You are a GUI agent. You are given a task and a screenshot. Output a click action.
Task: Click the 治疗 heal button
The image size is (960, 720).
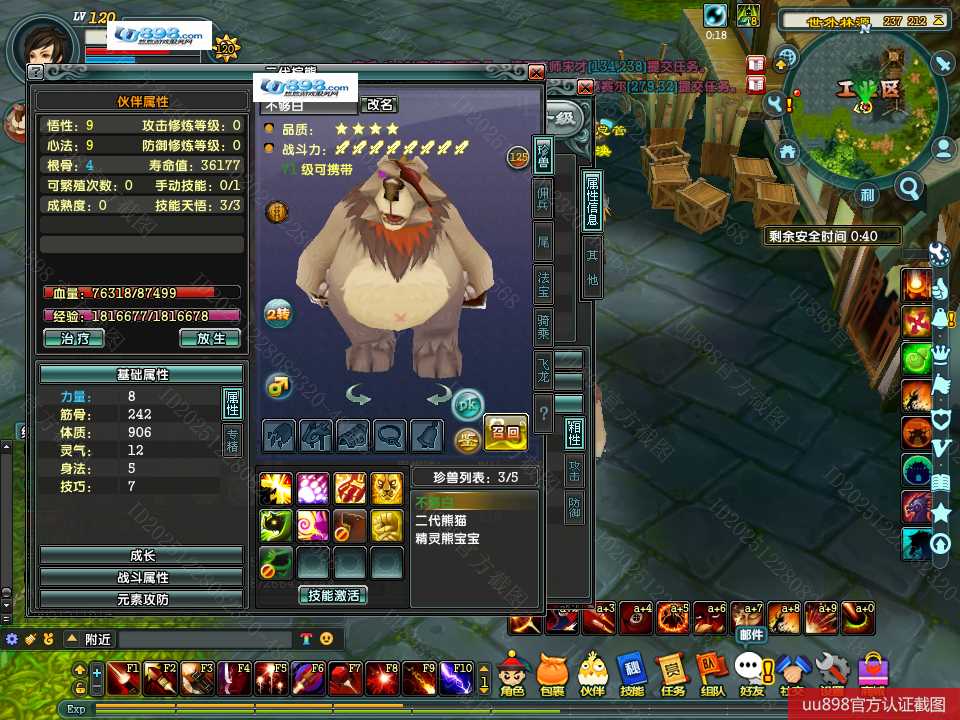[74, 338]
